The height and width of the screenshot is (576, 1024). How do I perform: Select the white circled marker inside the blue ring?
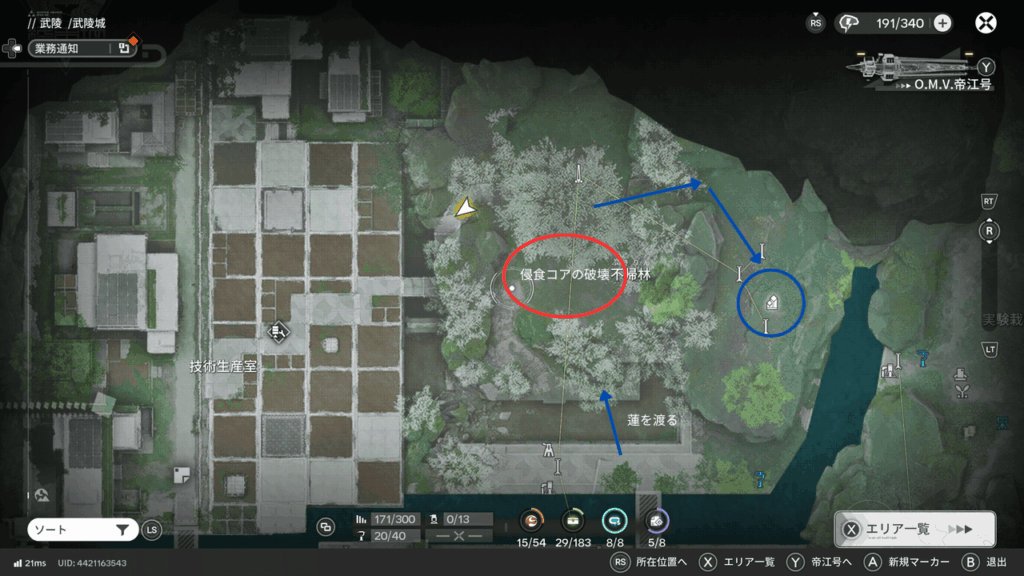coord(771,303)
